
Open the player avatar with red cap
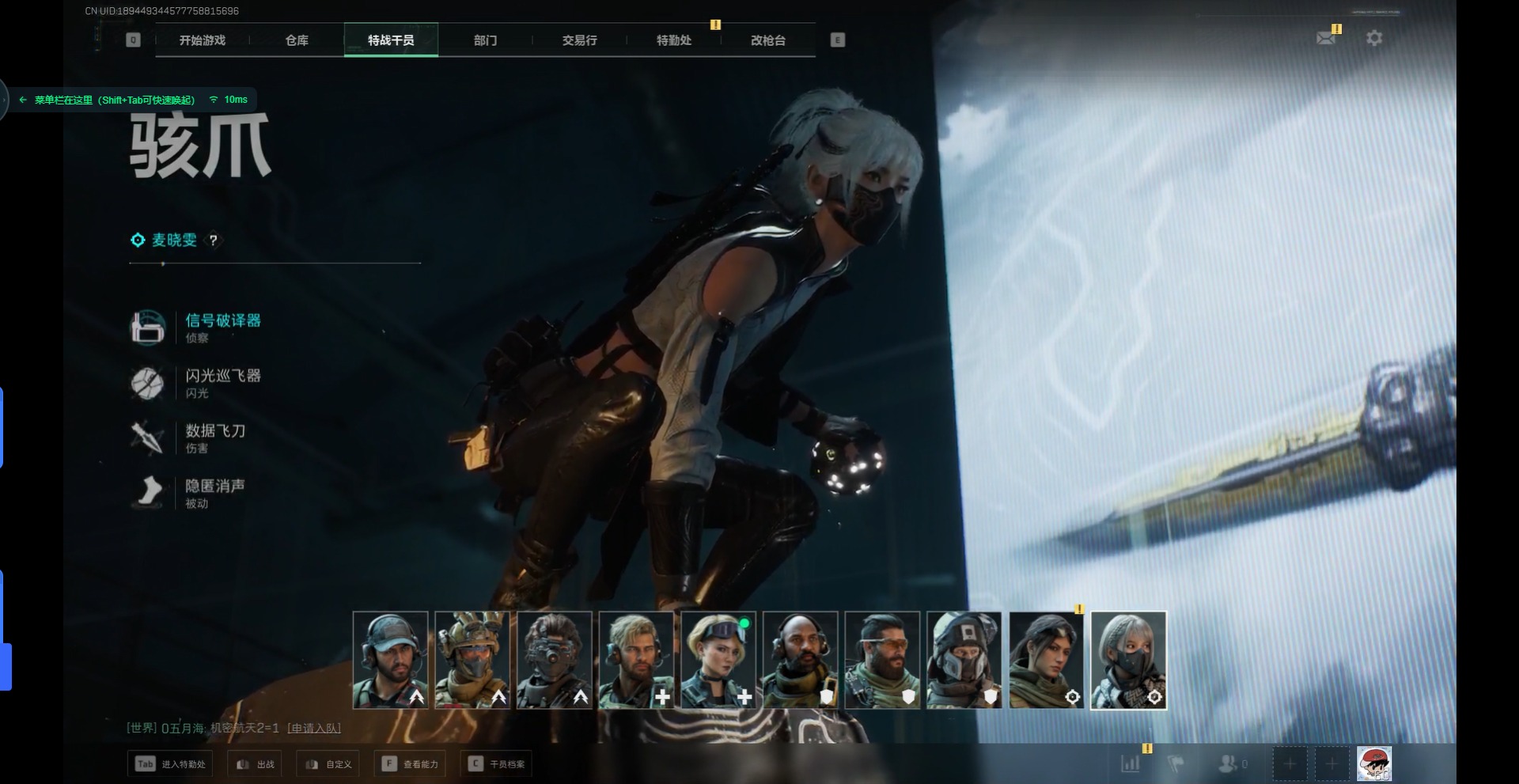pos(1374,763)
